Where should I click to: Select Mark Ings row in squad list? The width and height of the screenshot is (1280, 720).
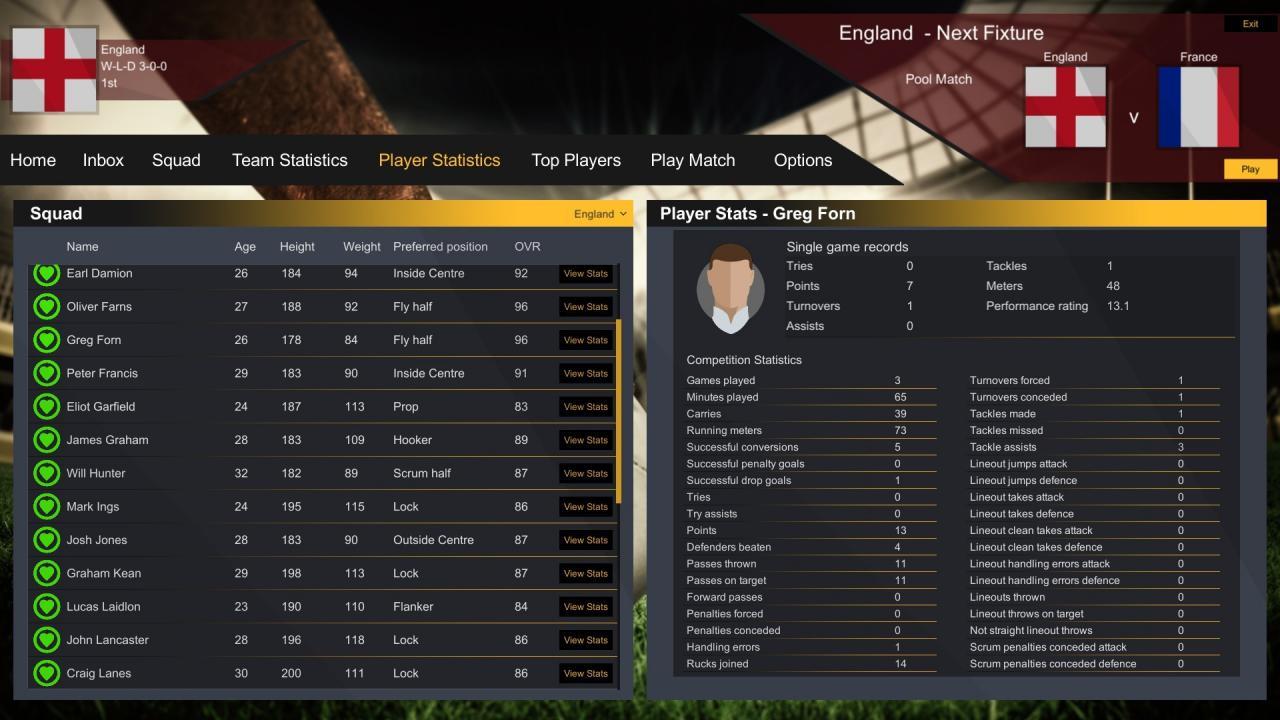93,507
